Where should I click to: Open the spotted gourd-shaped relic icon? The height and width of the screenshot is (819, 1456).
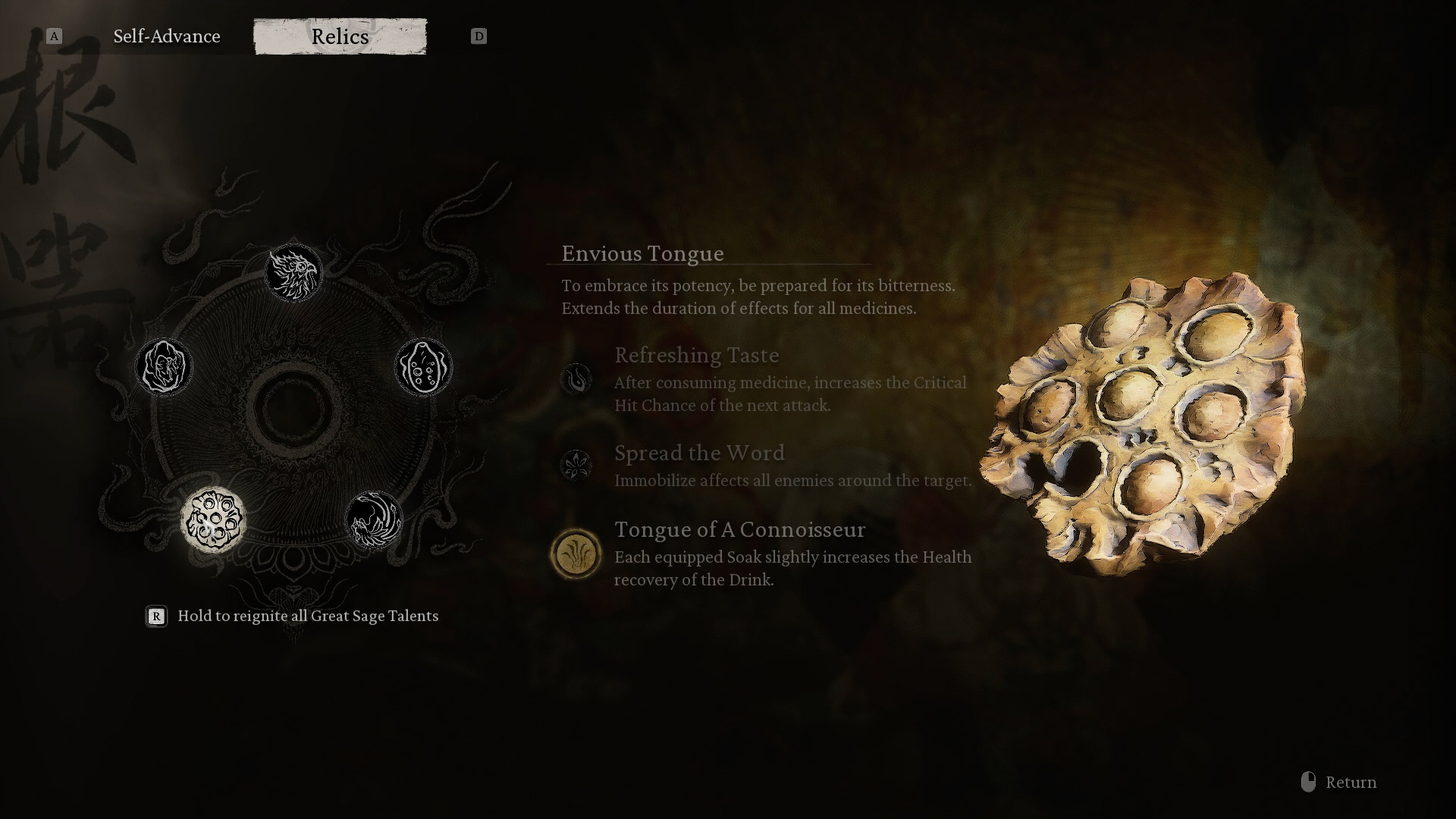coord(423,367)
